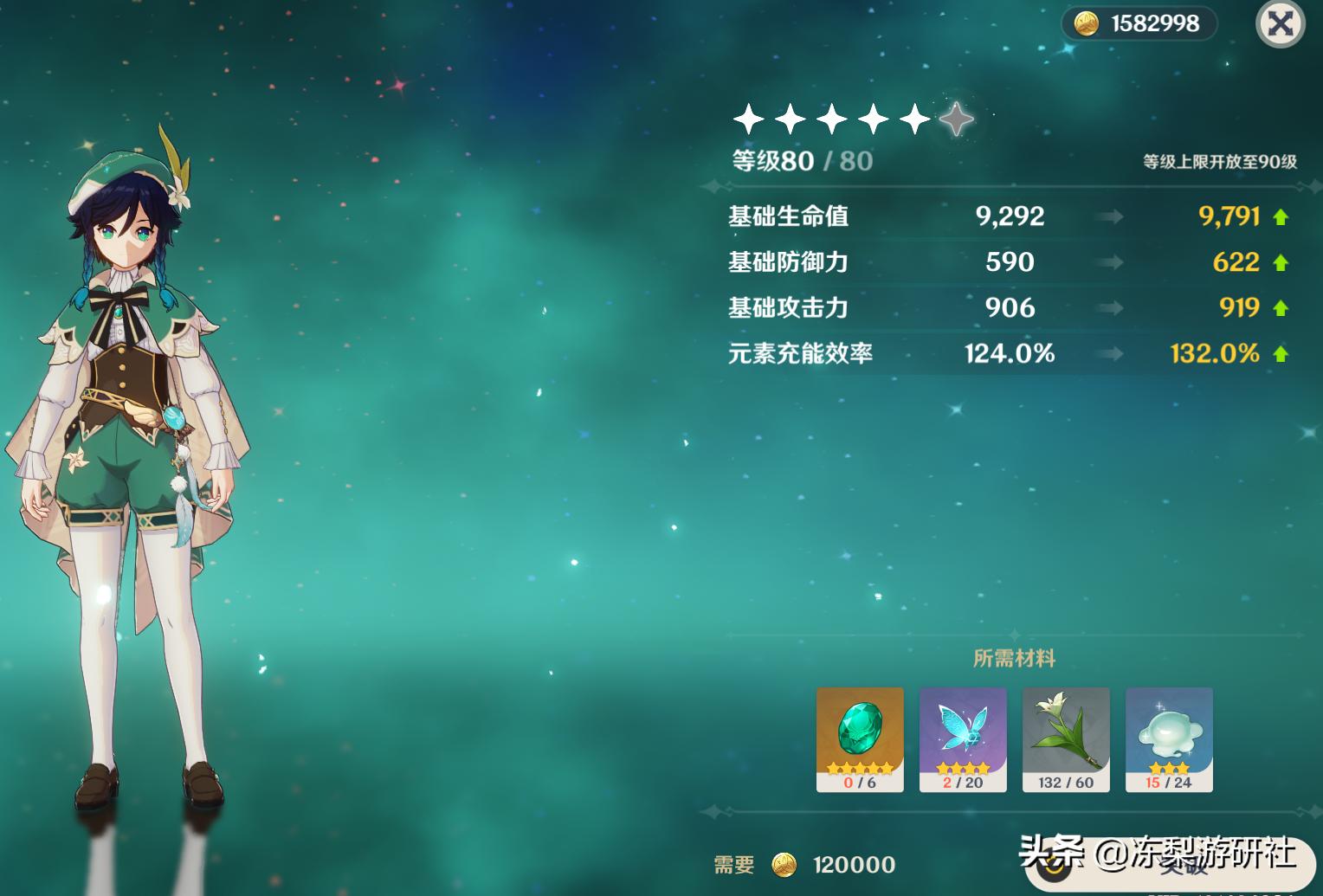Screen dimensions: 1323x896
Task: Select the crystal butterfly ascension material
Action: pyautogui.click(x=963, y=736)
